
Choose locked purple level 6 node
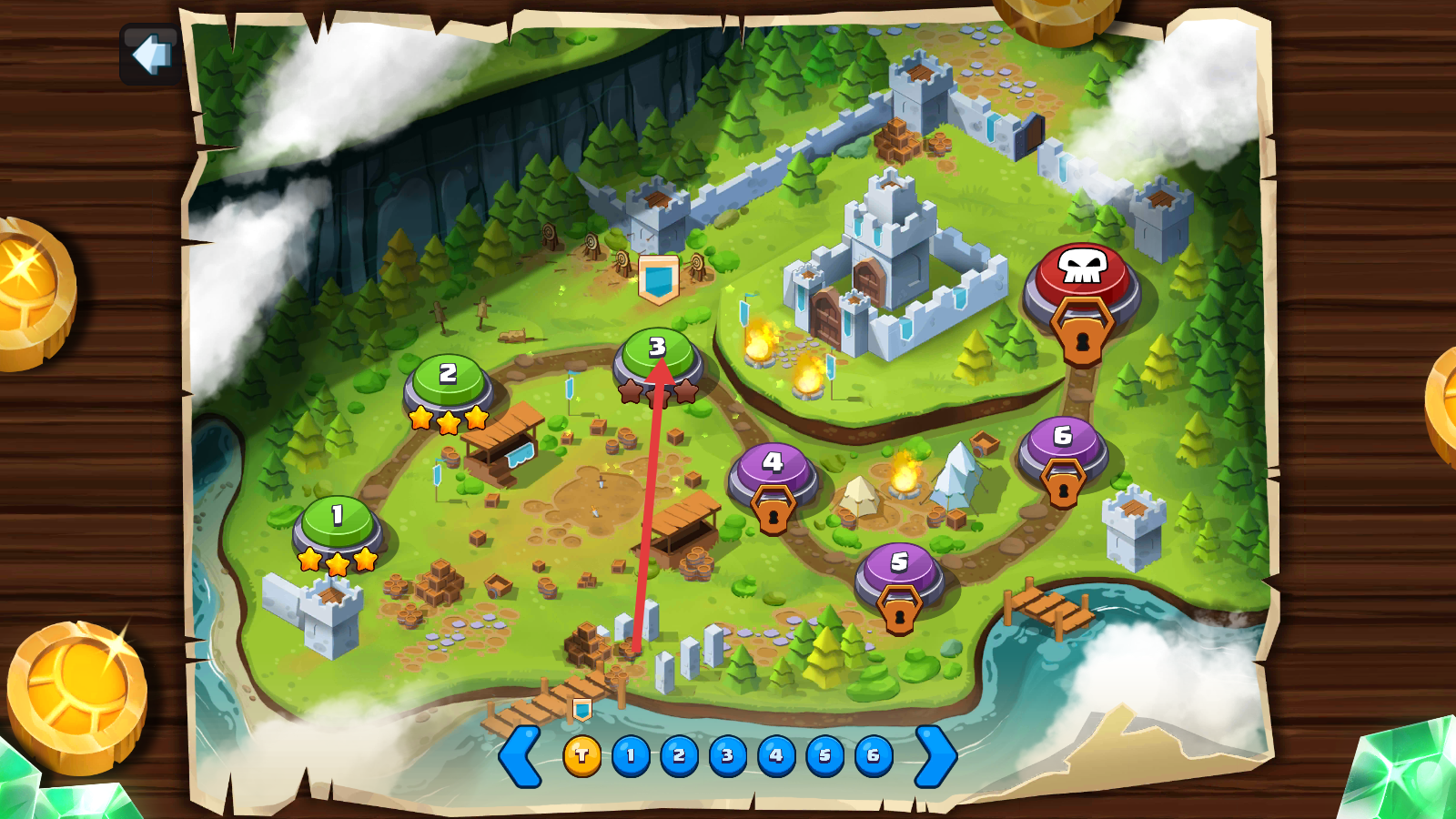(1062, 442)
